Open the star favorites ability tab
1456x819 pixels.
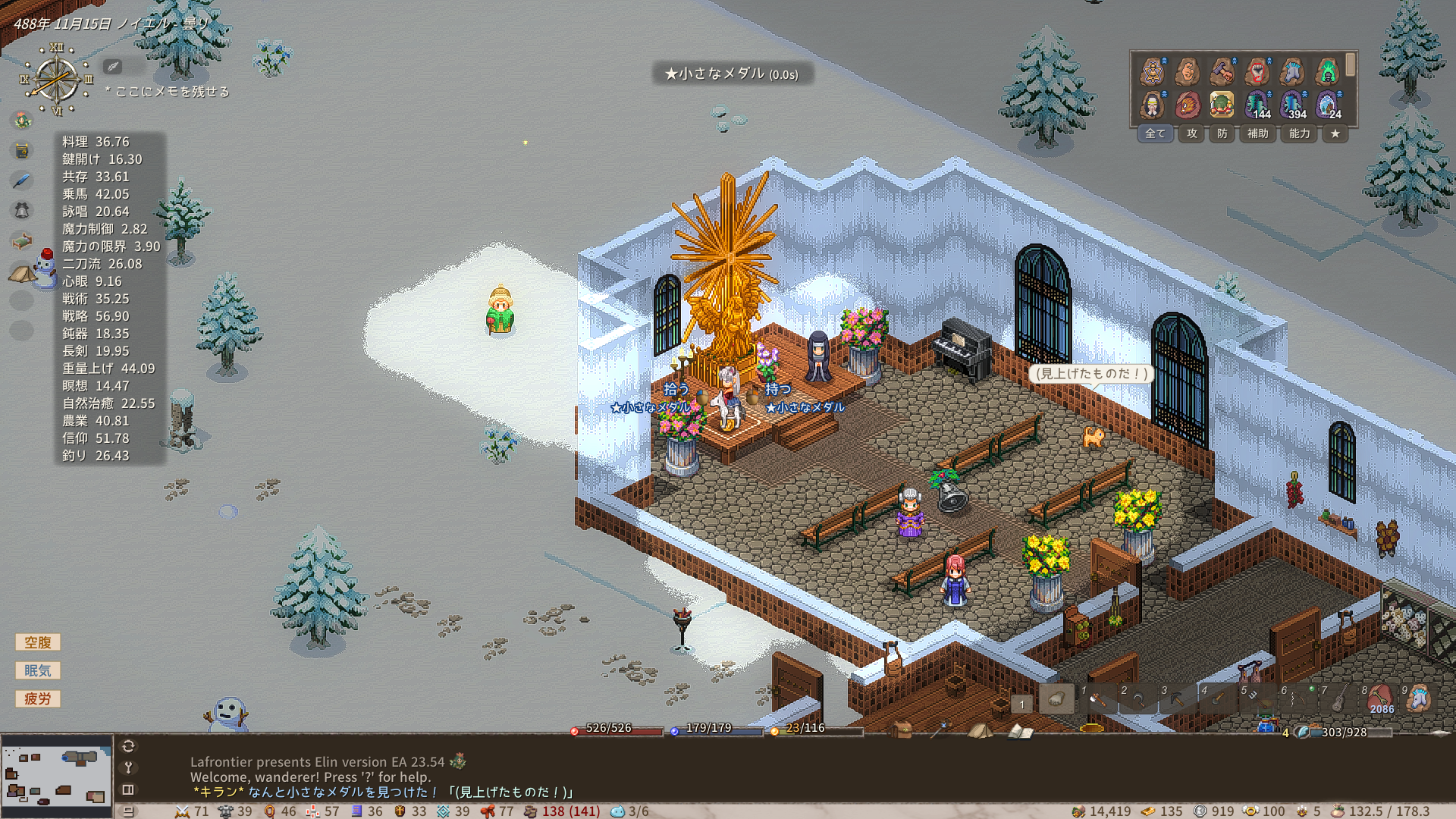pos(1335,133)
